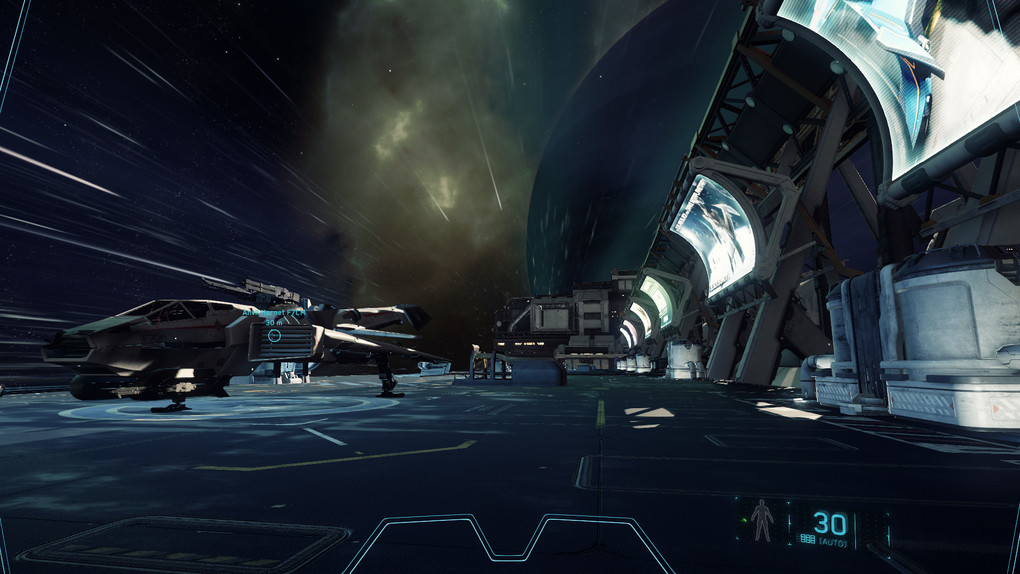Click the body status silhouette icon
1020x574 pixels.
tap(762, 522)
